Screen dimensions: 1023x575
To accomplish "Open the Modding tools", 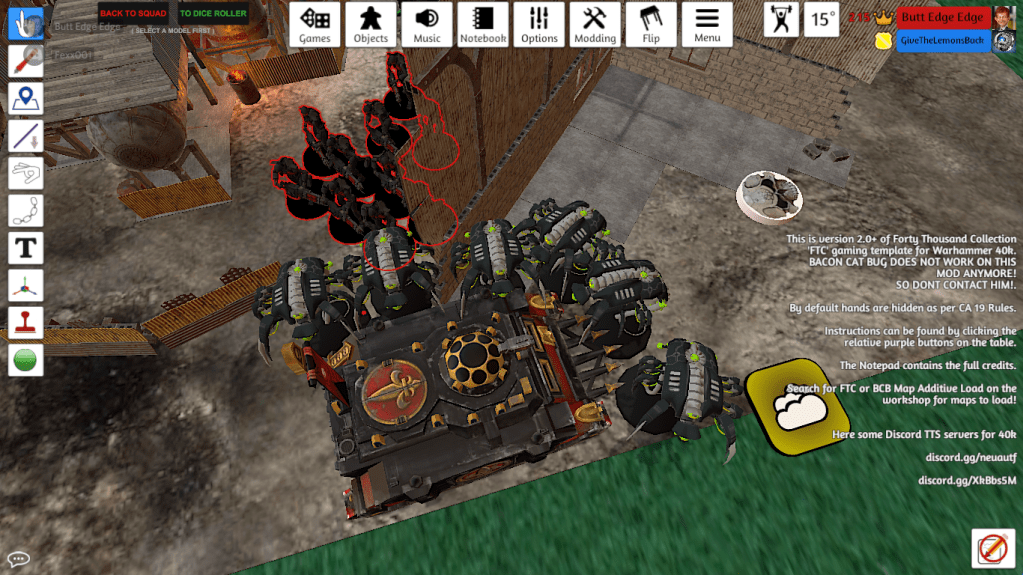I will click(x=595, y=24).
